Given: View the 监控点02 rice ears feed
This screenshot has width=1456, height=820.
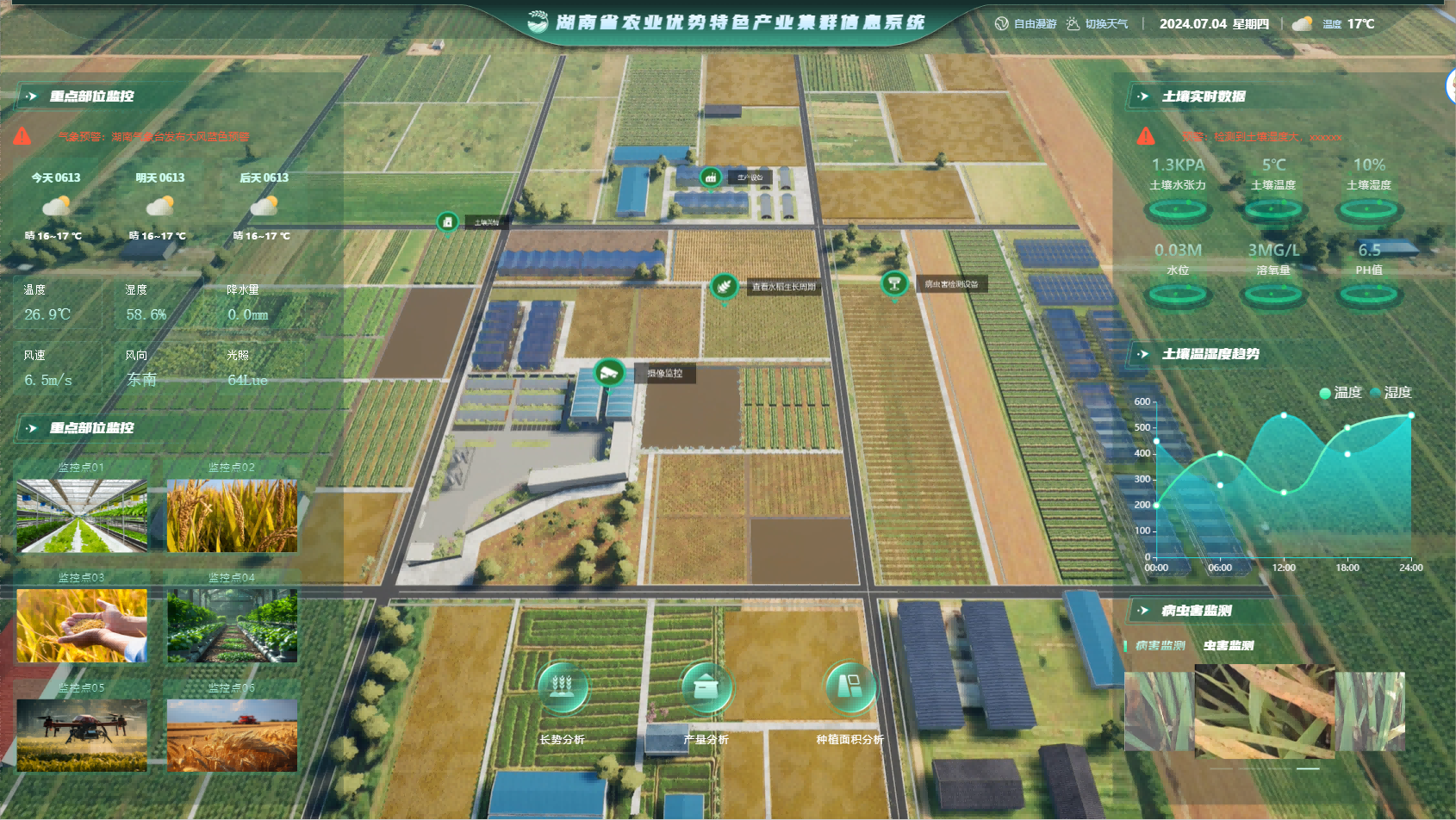Looking at the screenshot, I should pos(232,515).
